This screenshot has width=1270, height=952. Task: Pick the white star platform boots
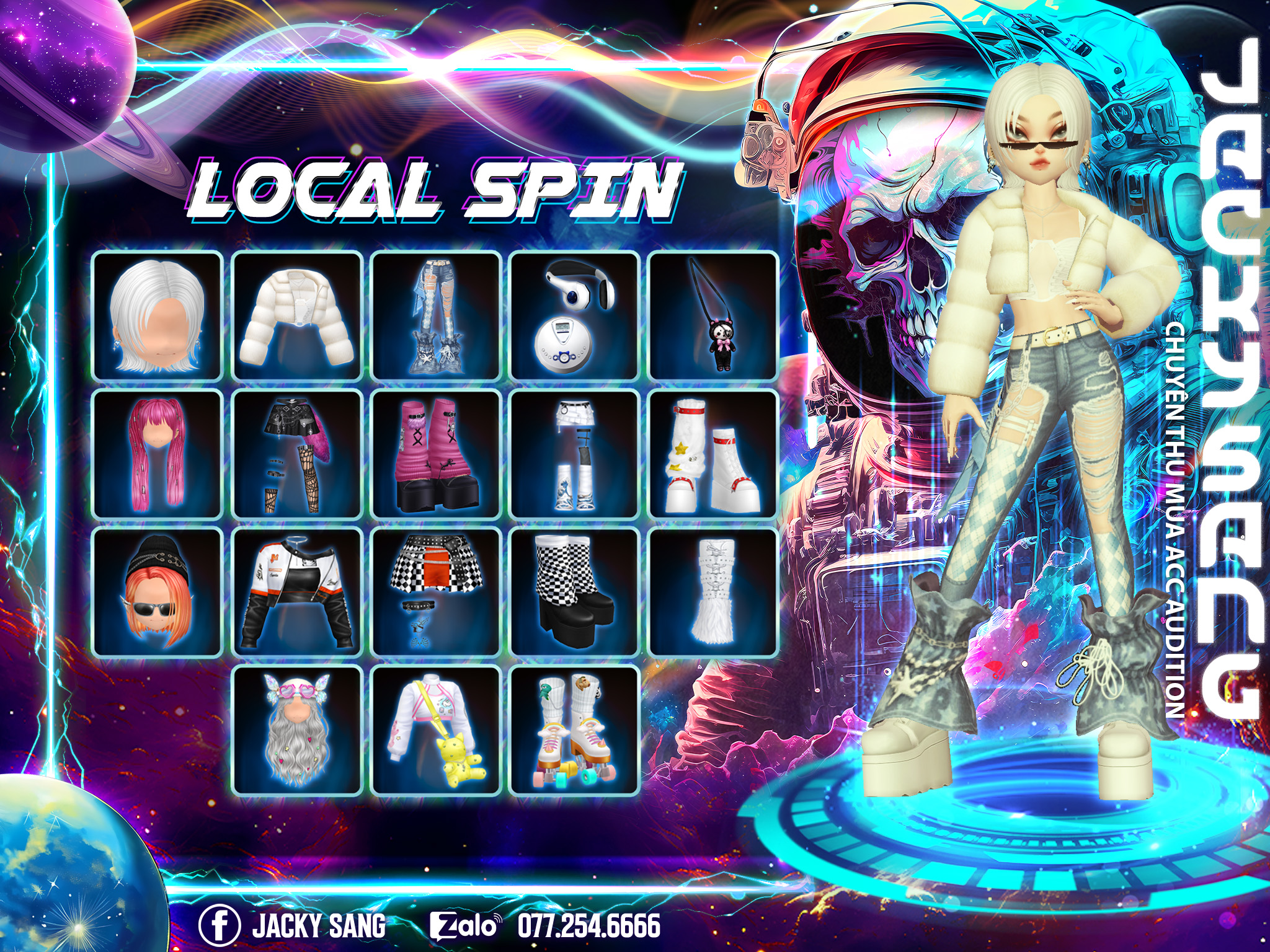tap(714, 454)
